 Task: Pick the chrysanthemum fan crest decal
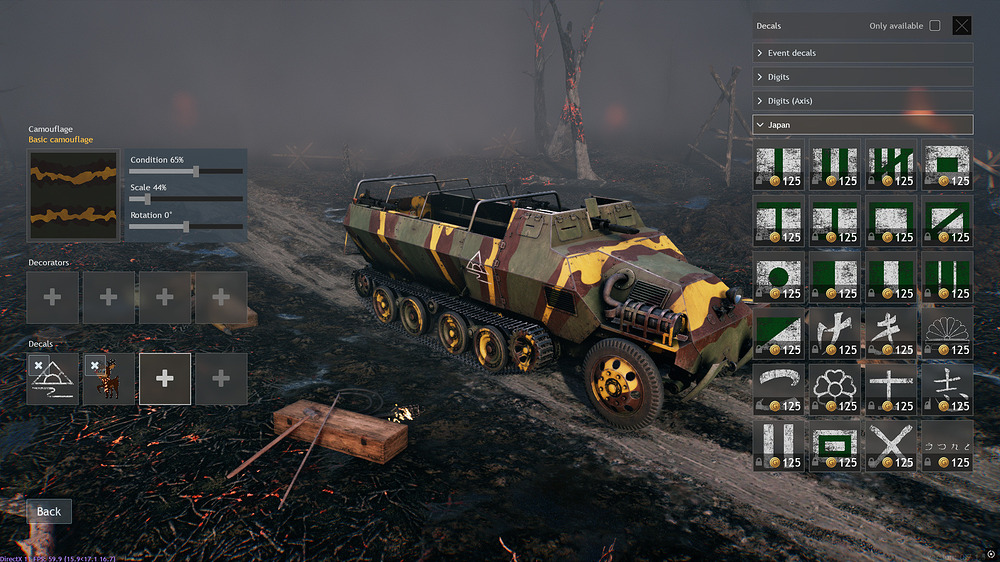point(946,332)
